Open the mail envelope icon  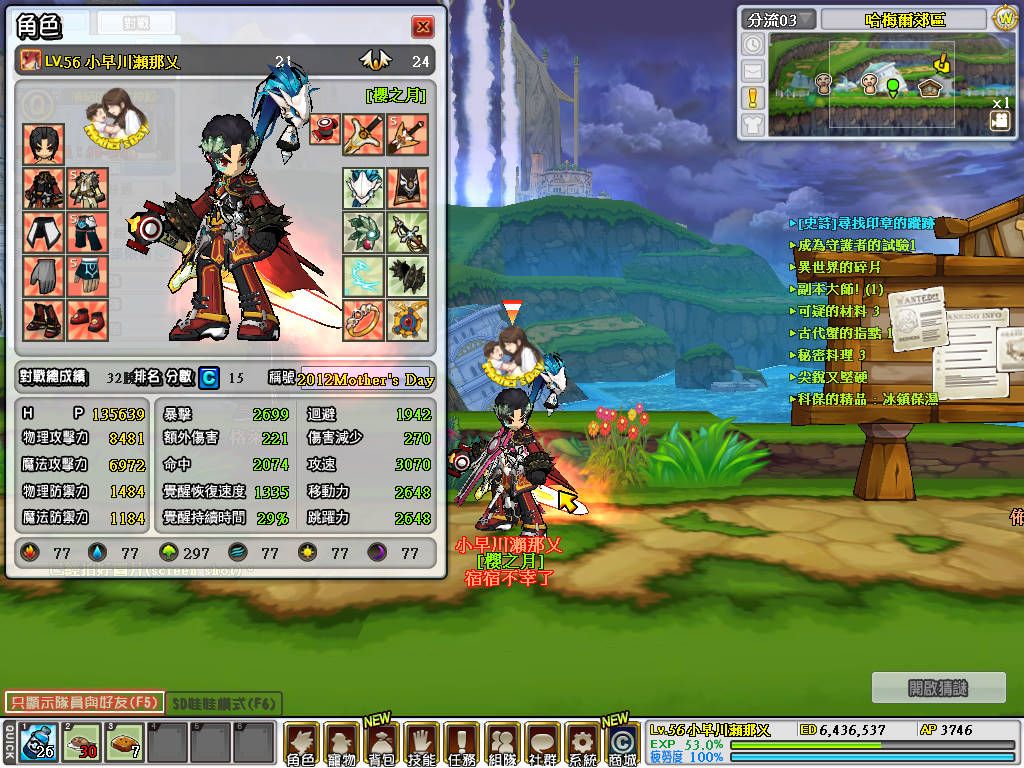pyautogui.click(x=753, y=71)
